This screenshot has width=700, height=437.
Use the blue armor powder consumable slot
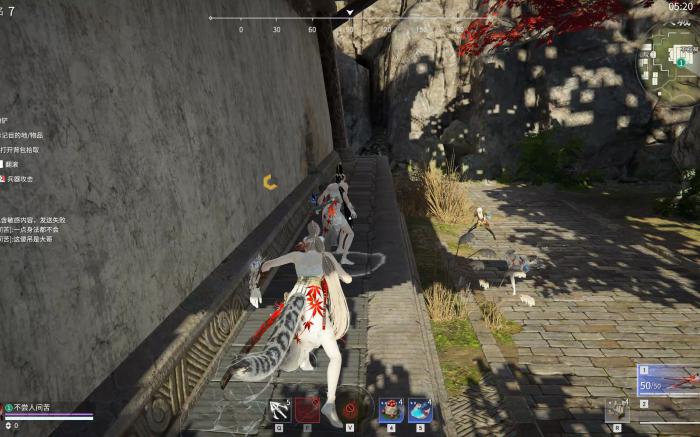click(x=420, y=409)
